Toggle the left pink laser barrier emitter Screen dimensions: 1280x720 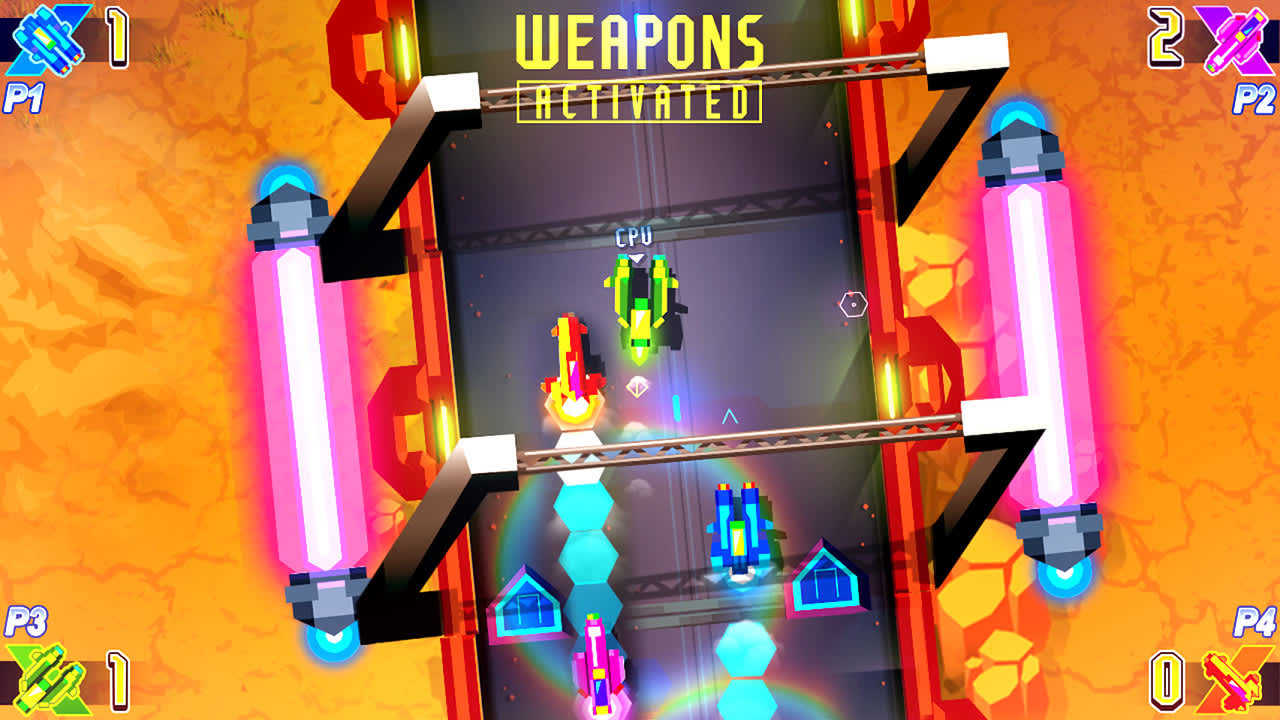290,215
